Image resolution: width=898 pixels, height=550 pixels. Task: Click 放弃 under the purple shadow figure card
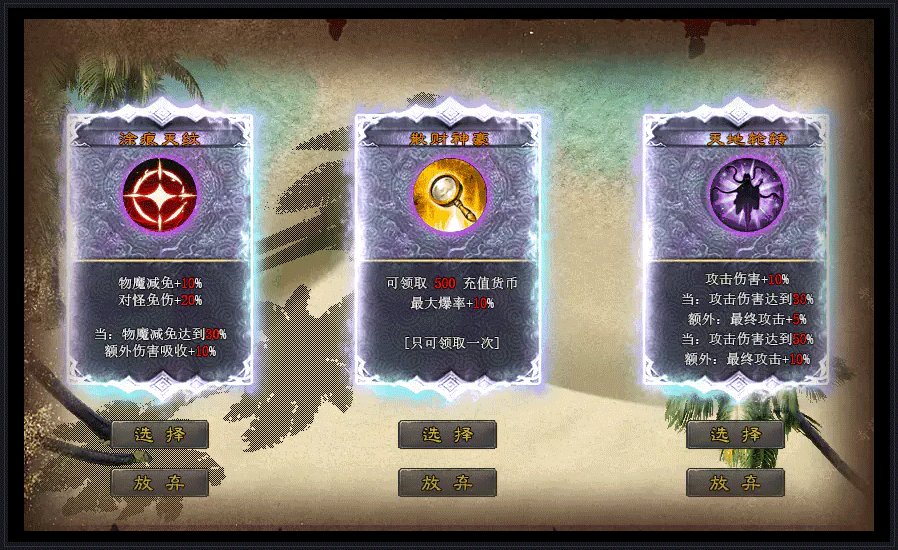tap(735, 483)
